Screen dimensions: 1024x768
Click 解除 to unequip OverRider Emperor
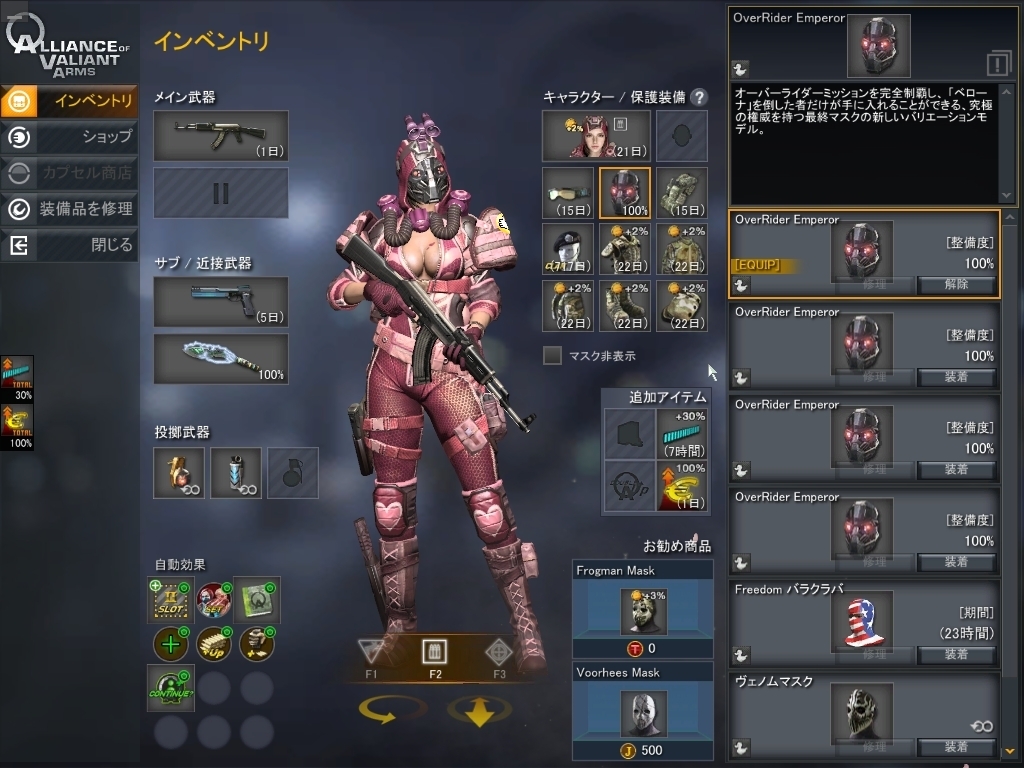pos(956,285)
